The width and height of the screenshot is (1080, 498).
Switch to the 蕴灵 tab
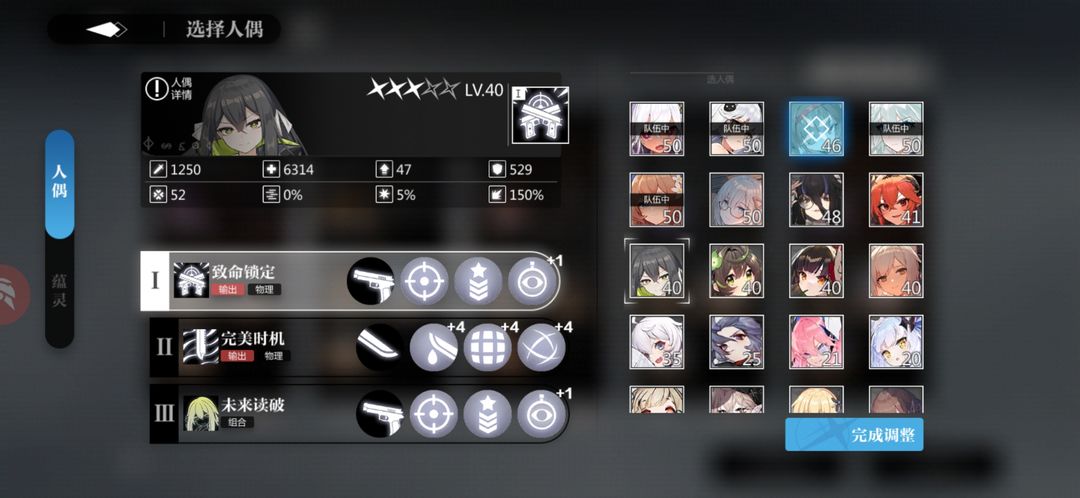point(60,292)
